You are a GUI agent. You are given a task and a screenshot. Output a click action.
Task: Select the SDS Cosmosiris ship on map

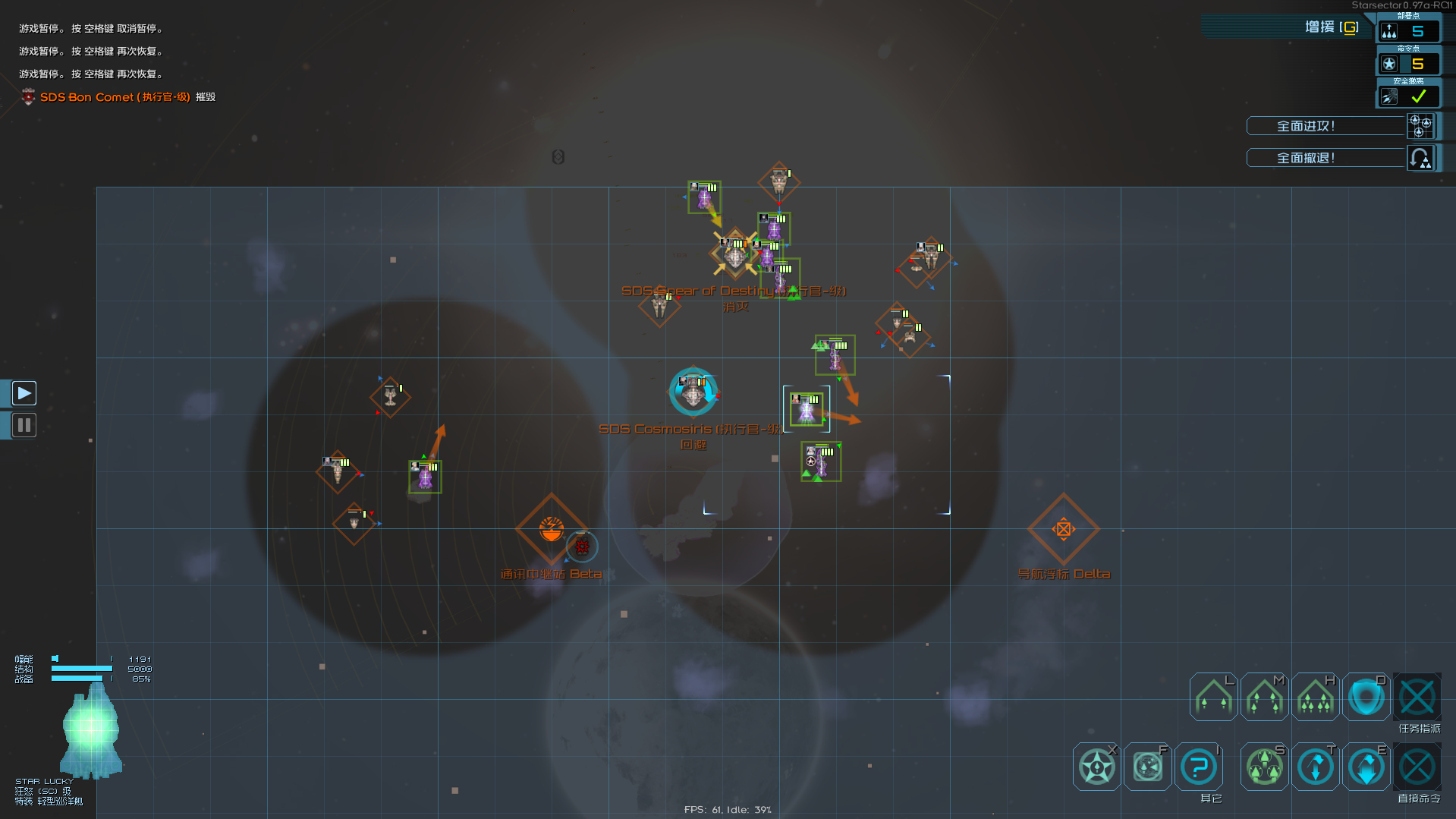pos(693,392)
